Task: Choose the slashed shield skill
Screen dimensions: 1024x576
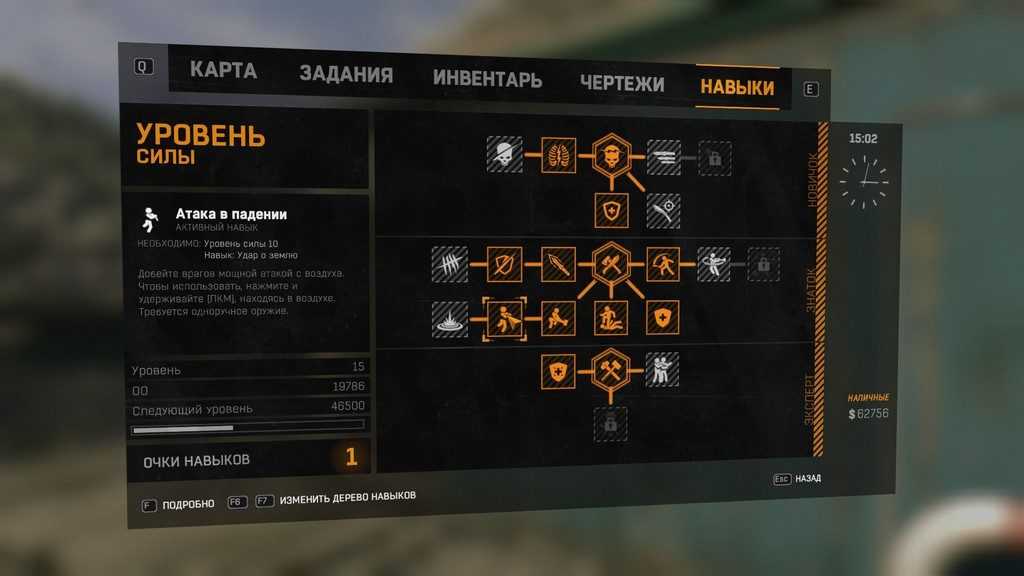Action: tap(504, 264)
